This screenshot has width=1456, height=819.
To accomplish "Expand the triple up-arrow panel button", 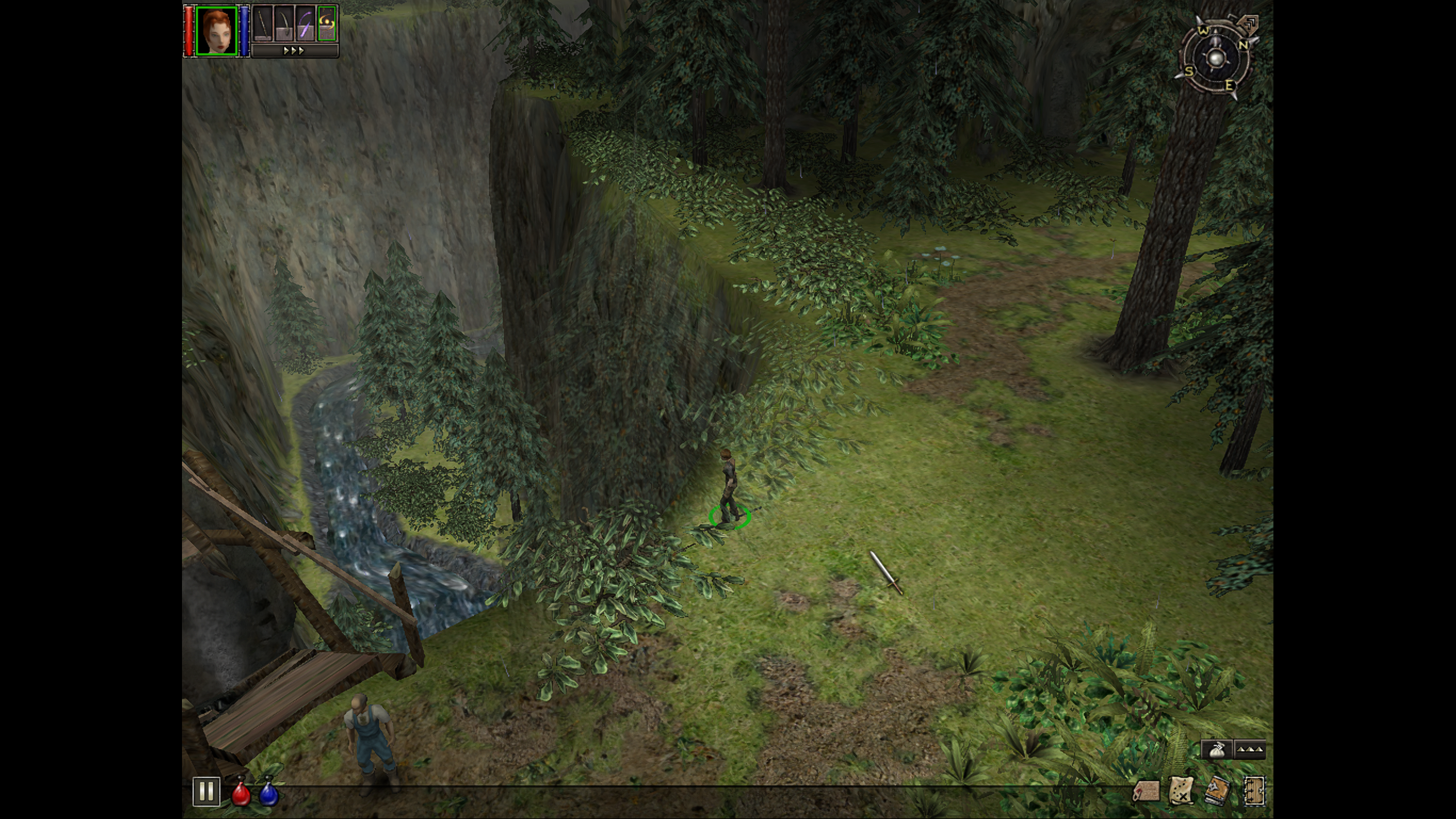I will (1250, 750).
